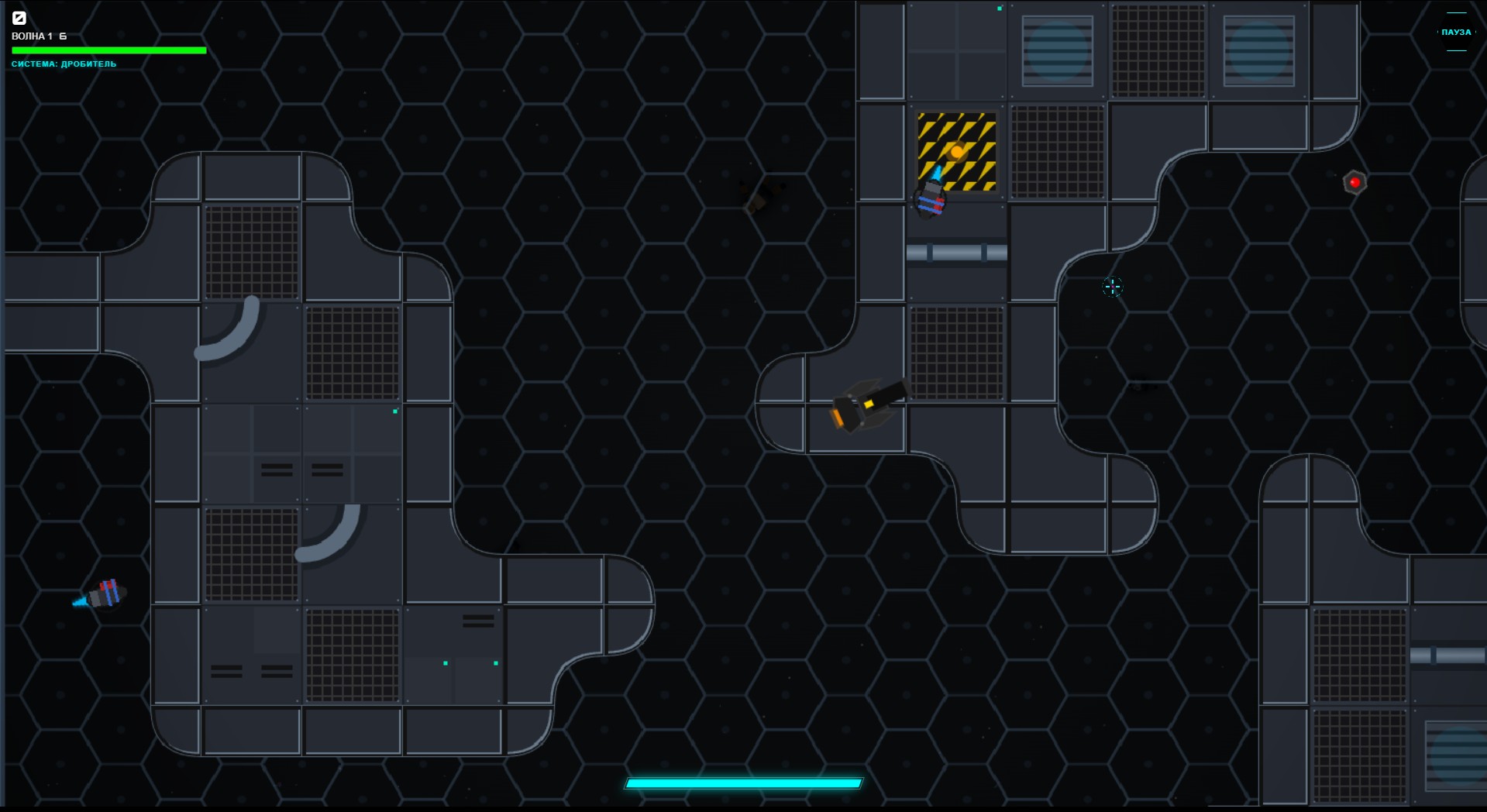Click the orange bullet over the hazard tile

(x=956, y=152)
